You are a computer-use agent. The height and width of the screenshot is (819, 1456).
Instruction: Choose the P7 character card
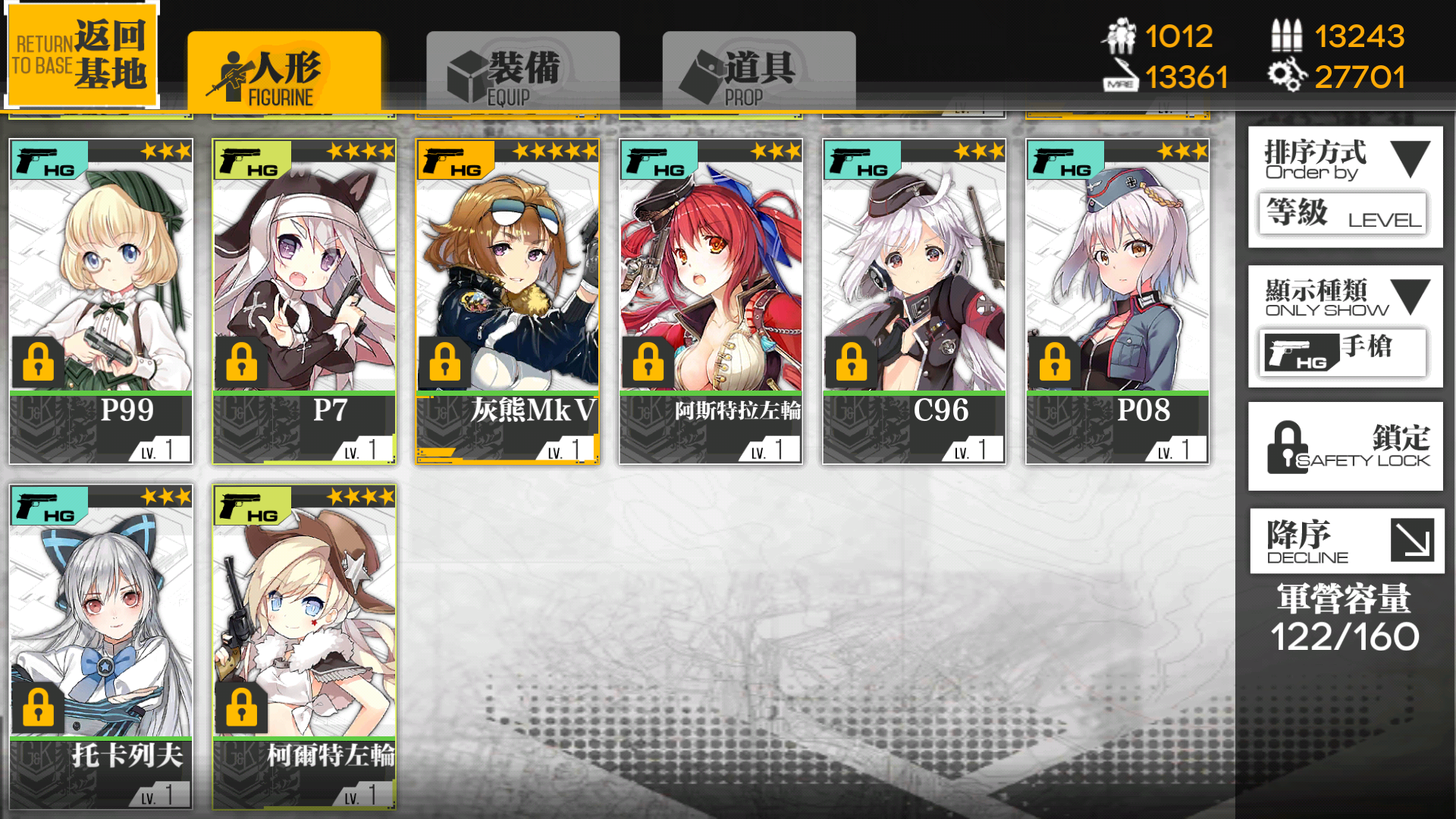pos(304,301)
